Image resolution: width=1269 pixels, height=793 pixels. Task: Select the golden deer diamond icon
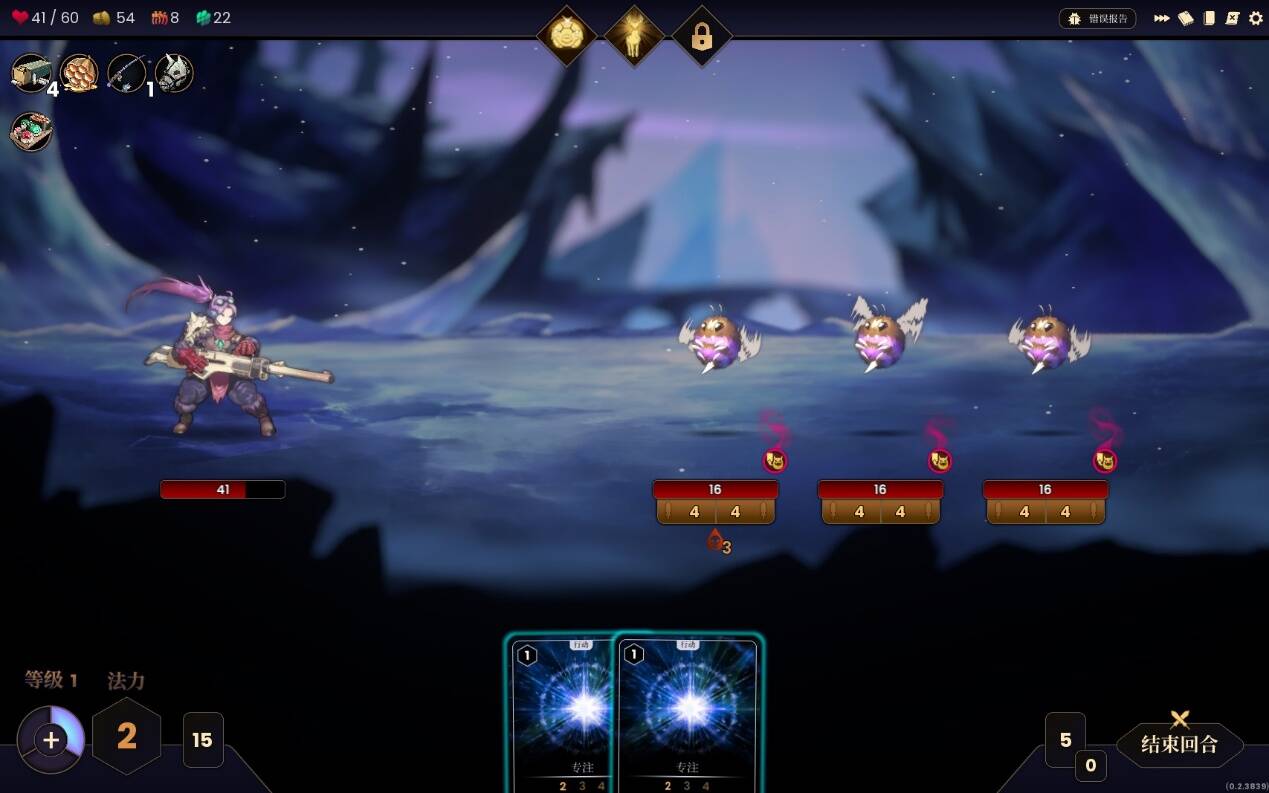[634, 37]
